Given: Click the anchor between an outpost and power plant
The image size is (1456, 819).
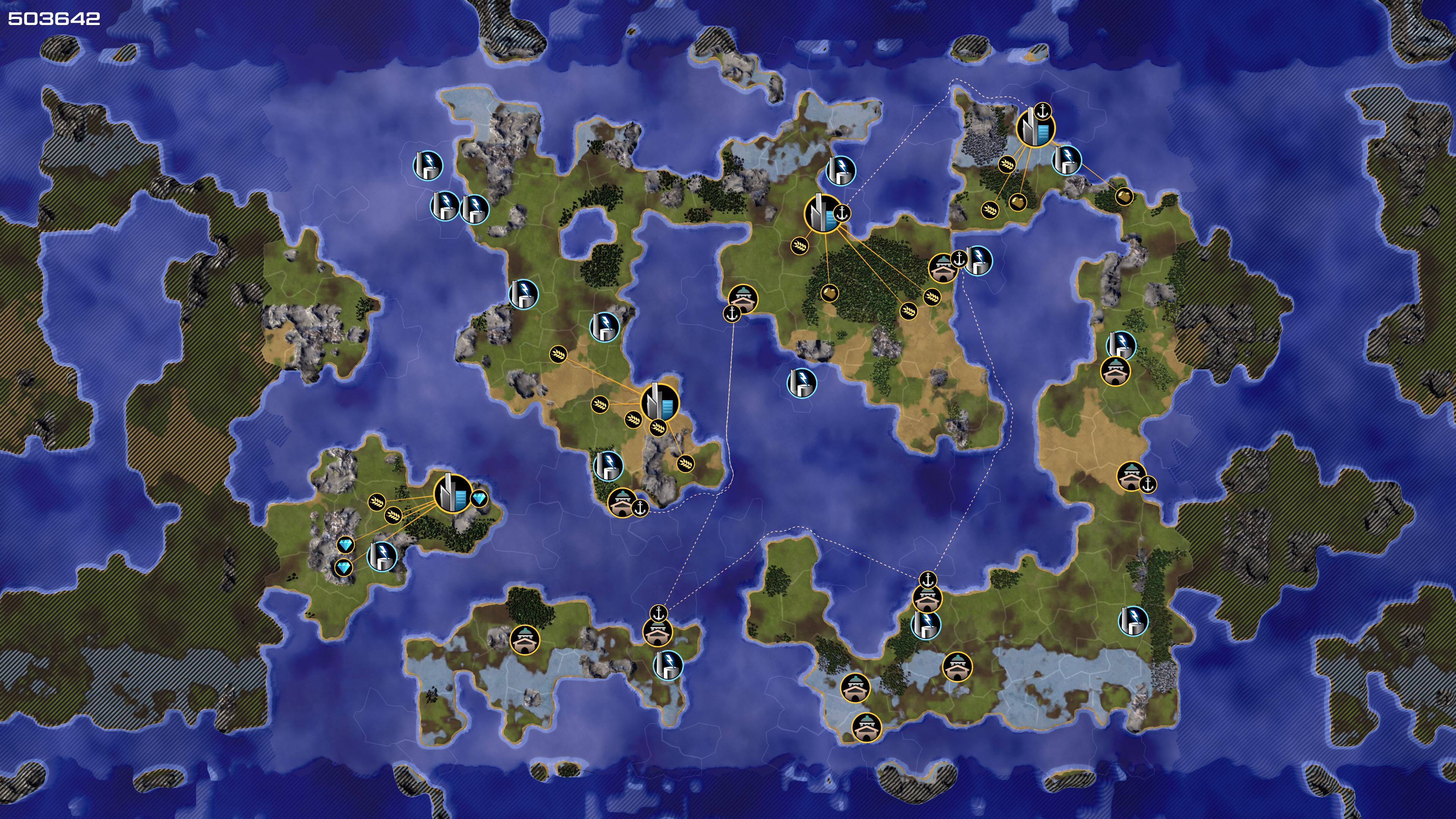Looking at the screenshot, I should tap(959, 259).
